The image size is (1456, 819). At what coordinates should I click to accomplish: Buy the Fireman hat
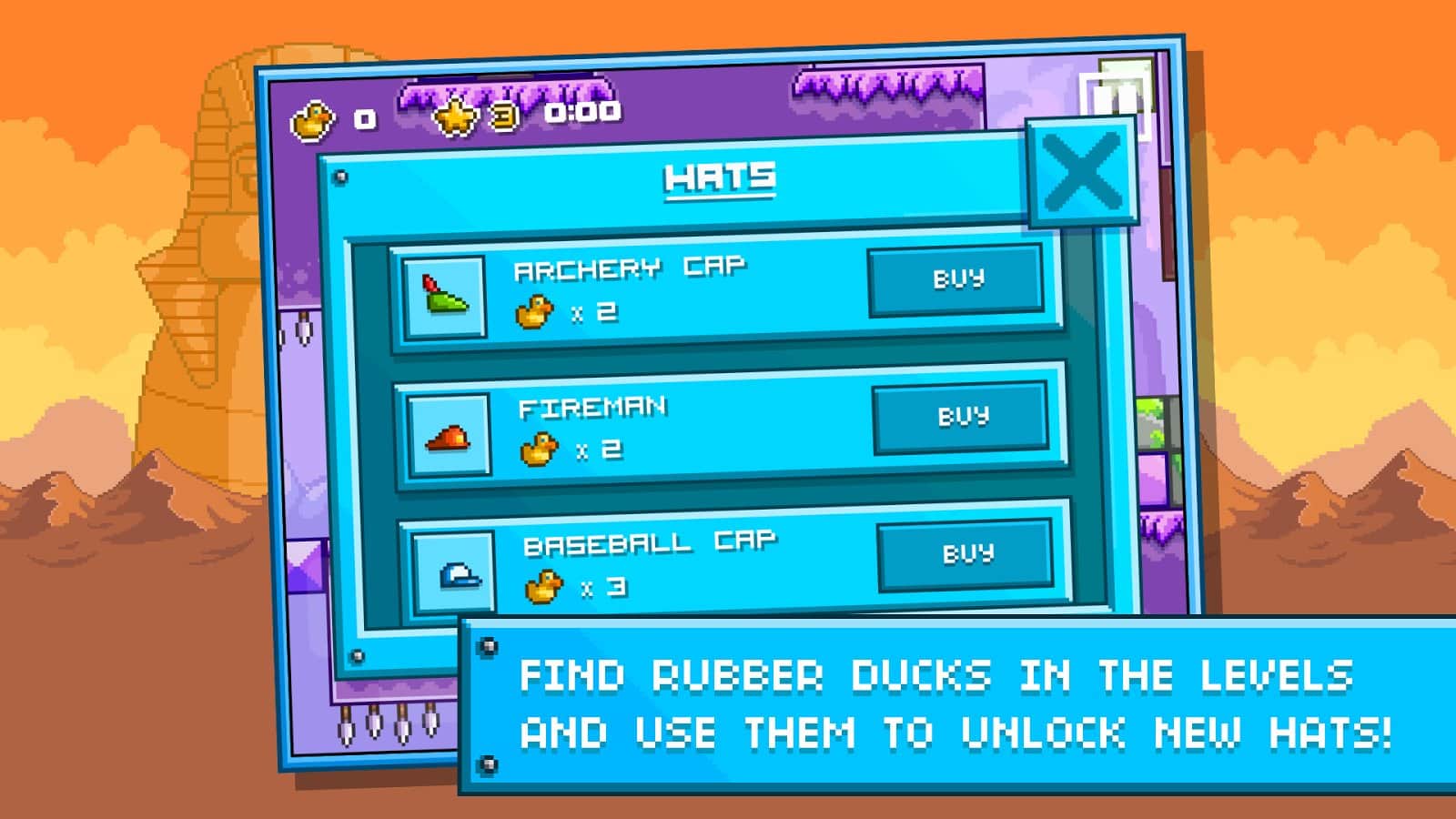coord(961,417)
